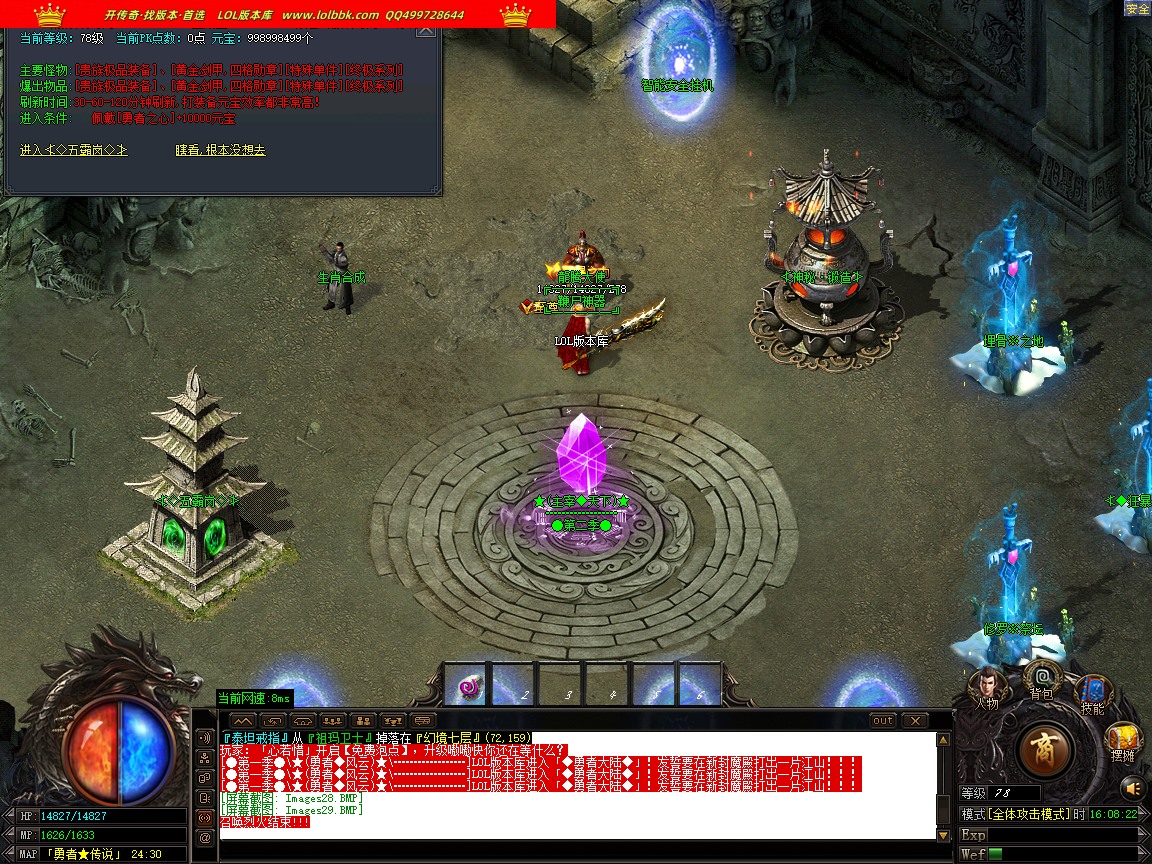This screenshot has width=1152, height=864.
Task: Close the chat window with X button
Action: point(914,720)
